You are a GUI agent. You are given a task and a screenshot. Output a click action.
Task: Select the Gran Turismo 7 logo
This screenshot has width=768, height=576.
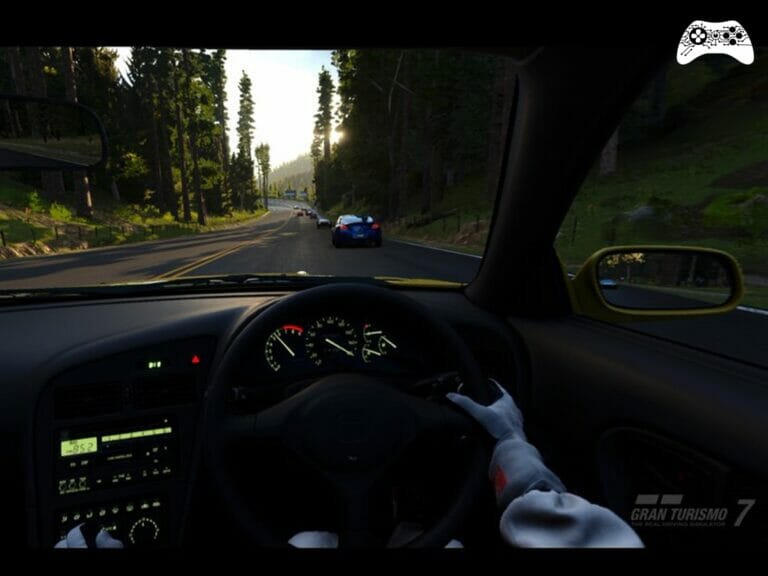(691, 511)
